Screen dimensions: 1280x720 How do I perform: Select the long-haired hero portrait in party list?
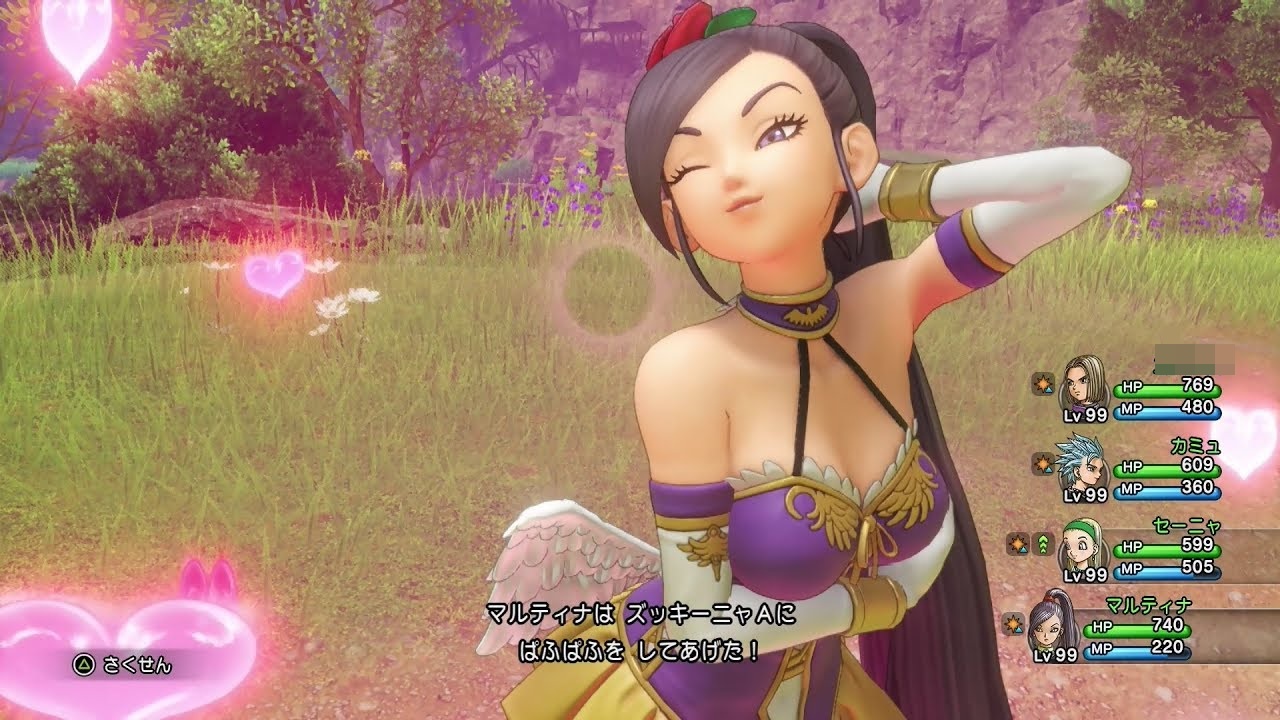tap(1083, 382)
